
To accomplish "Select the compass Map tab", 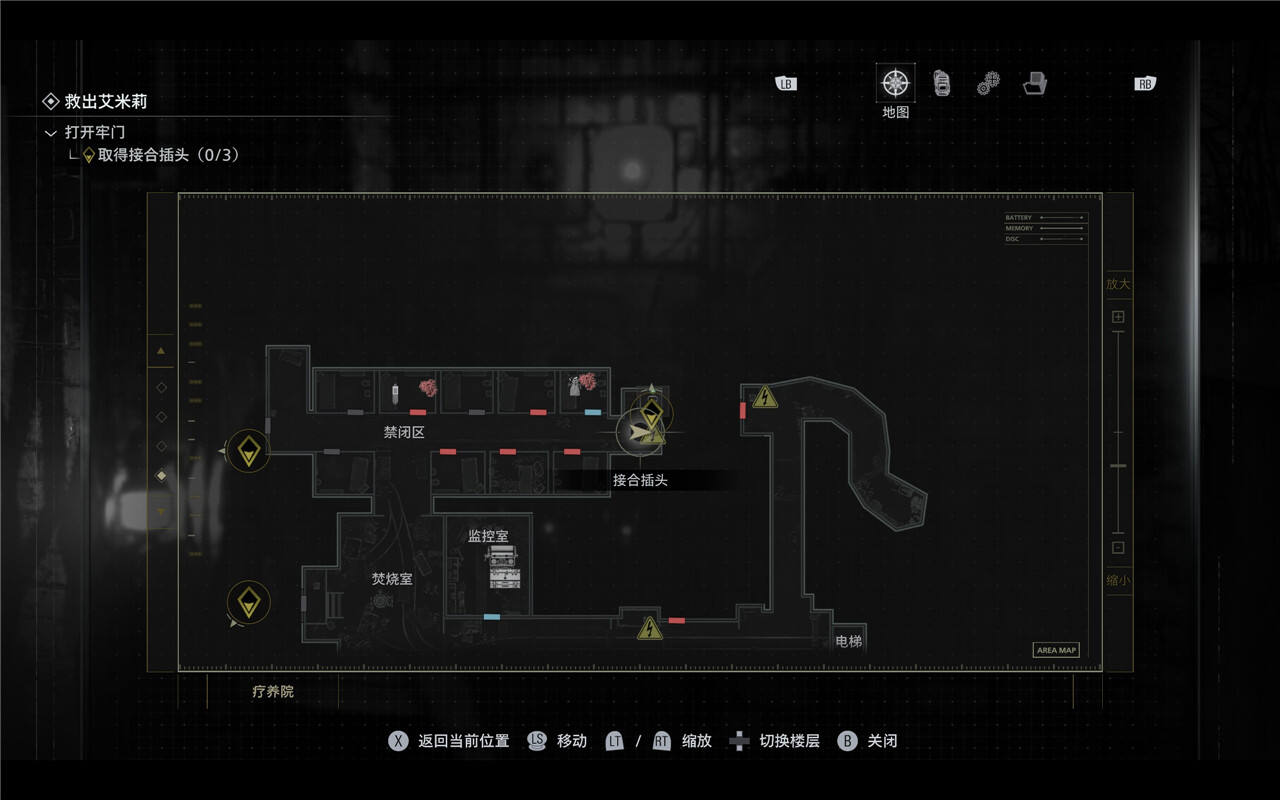I will pyautogui.click(x=895, y=83).
